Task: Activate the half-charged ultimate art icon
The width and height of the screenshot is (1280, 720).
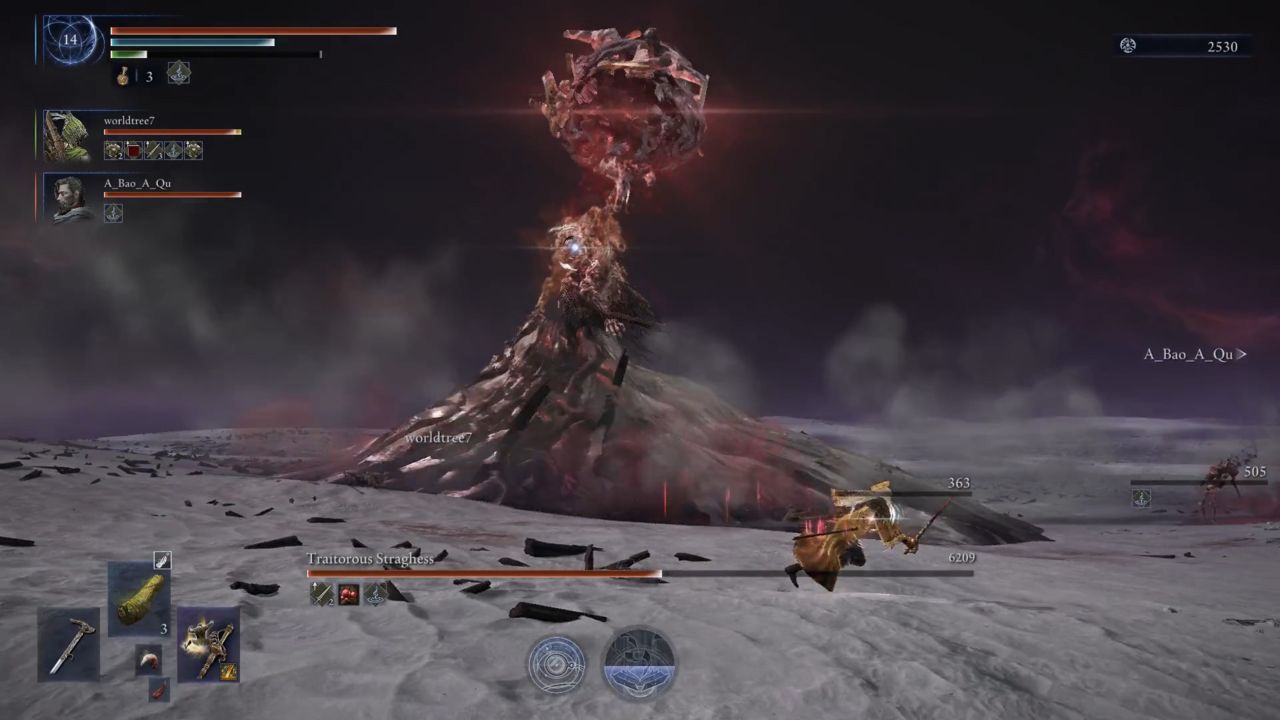Action: coord(639,663)
